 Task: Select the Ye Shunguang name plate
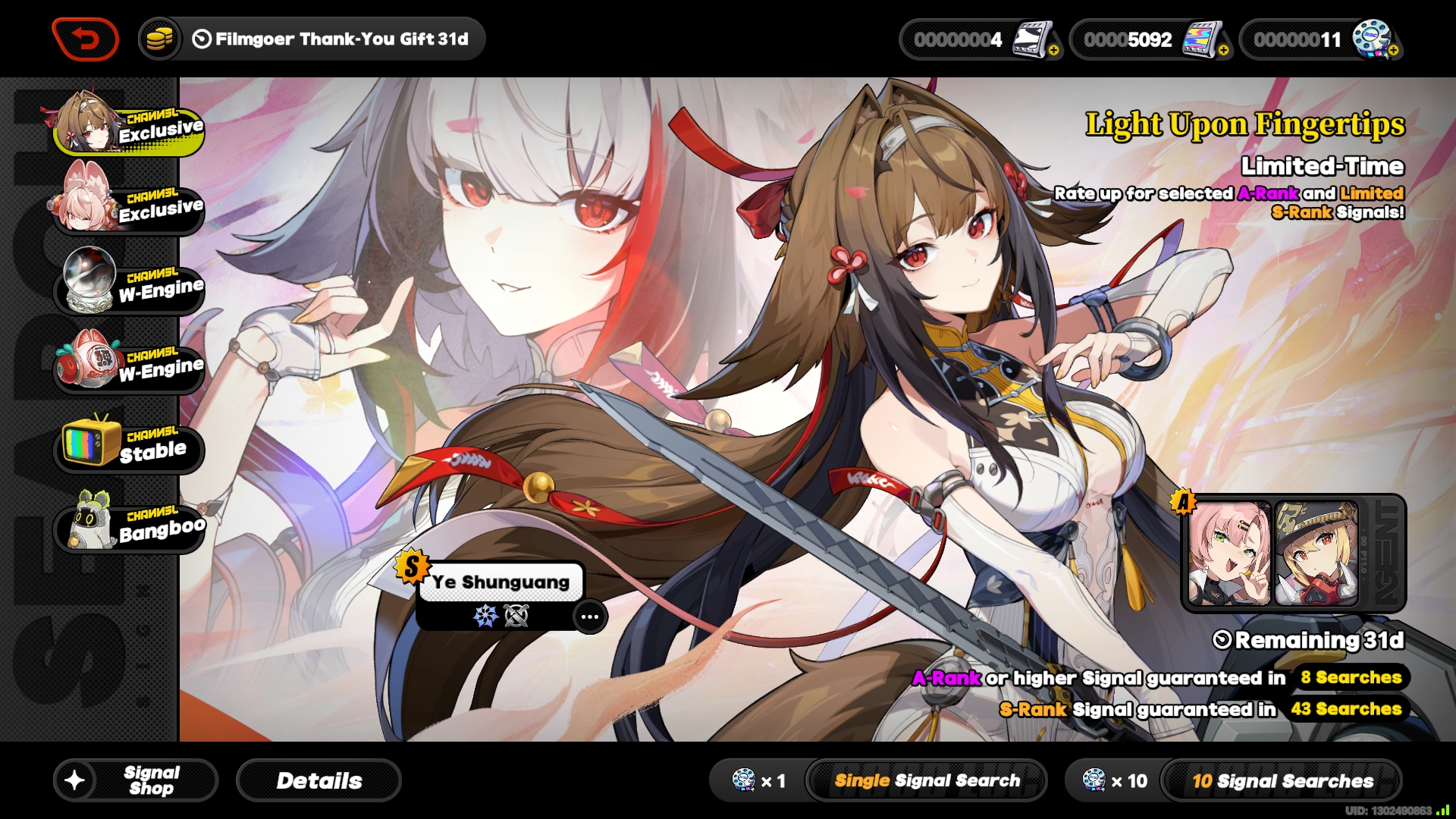pos(500,582)
